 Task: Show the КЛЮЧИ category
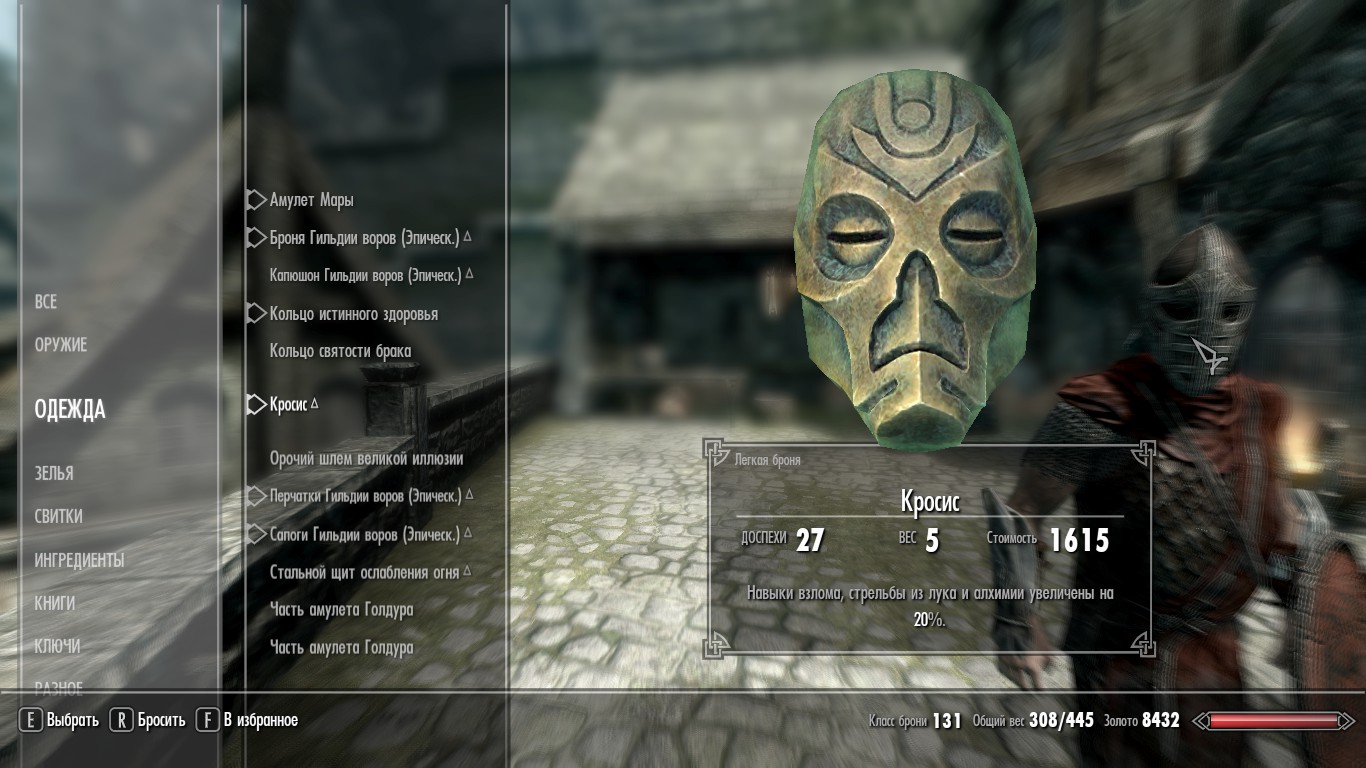[x=58, y=647]
